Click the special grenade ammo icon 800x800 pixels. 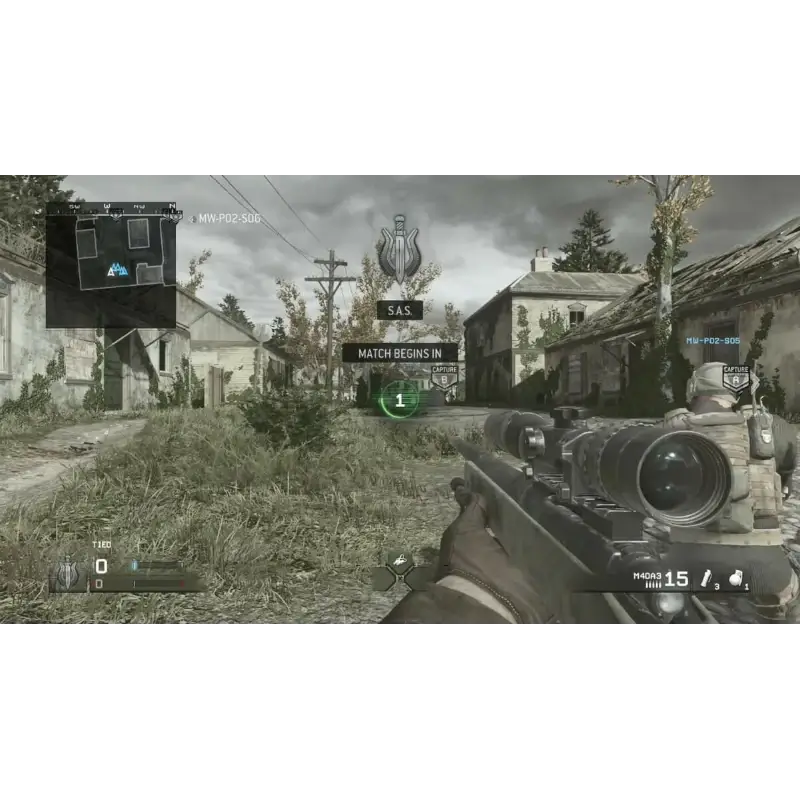coord(708,578)
